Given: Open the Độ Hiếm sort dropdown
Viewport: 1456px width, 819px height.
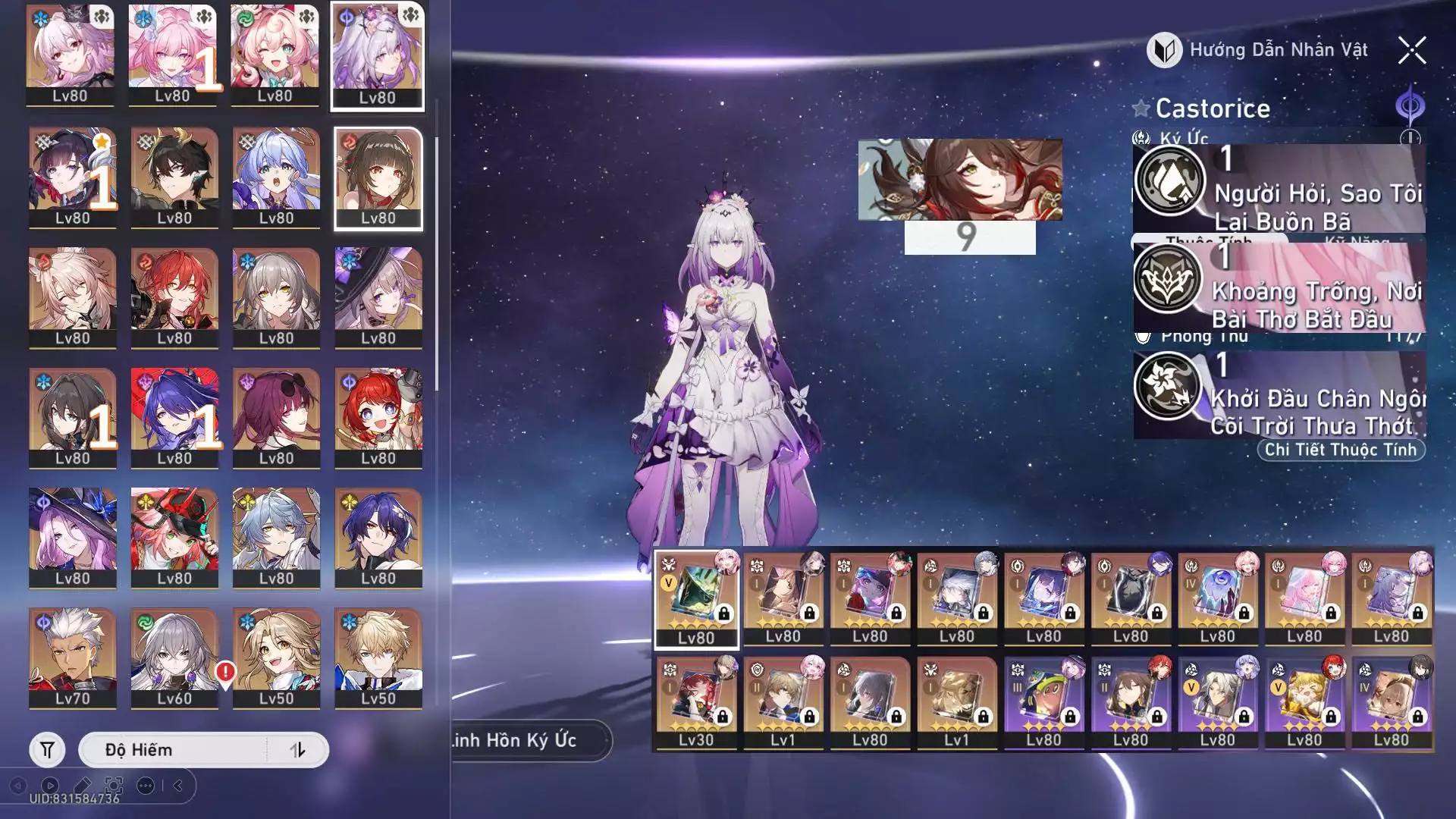Looking at the screenshot, I should (x=173, y=750).
